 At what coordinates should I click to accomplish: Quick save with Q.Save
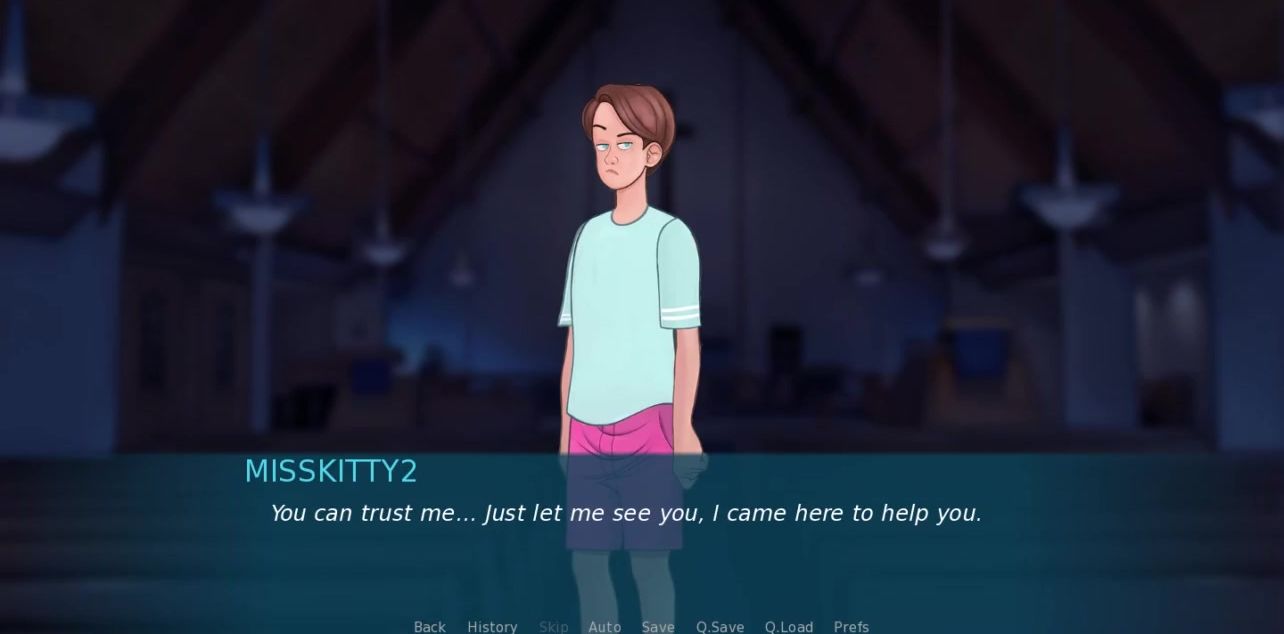[x=720, y=626]
